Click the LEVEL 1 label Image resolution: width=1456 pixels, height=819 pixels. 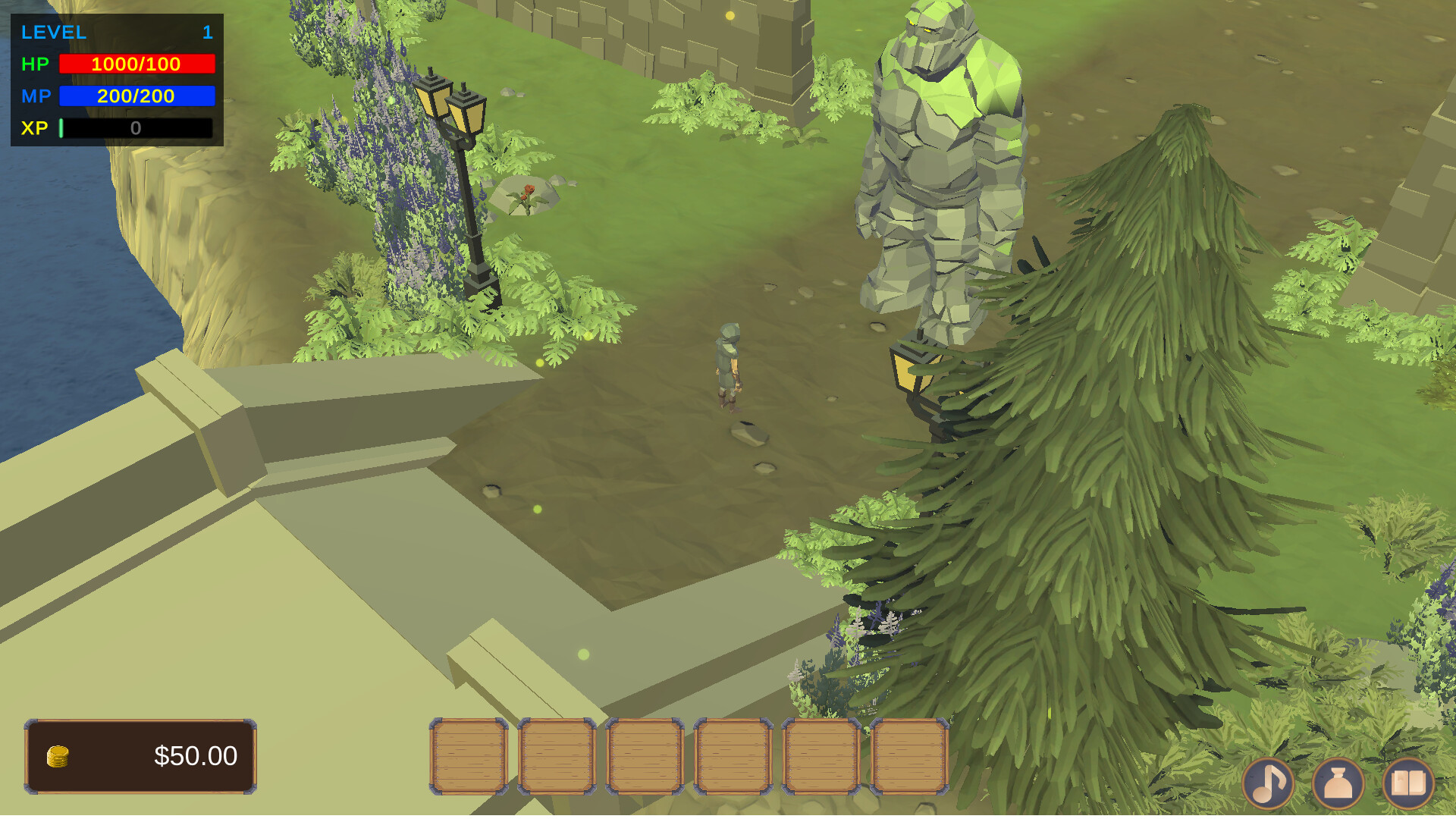click(x=53, y=32)
